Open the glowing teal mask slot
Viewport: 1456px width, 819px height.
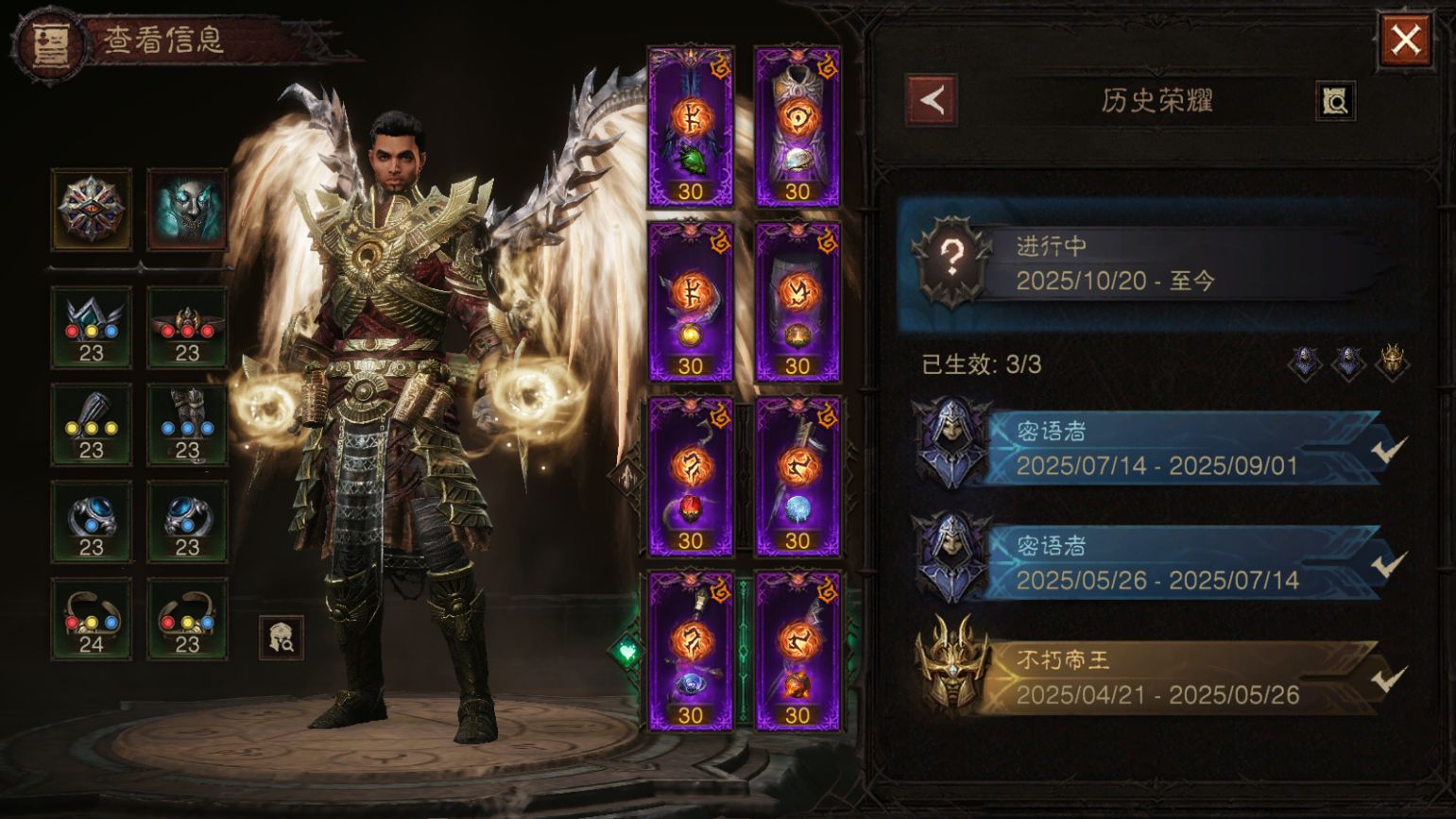coord(187,210)
